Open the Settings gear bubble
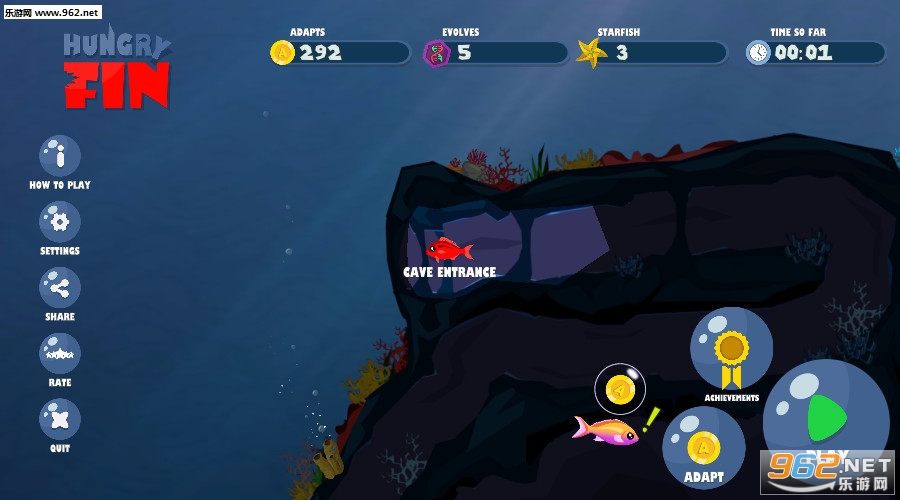 pyautogui.click(x=60, y=221)
